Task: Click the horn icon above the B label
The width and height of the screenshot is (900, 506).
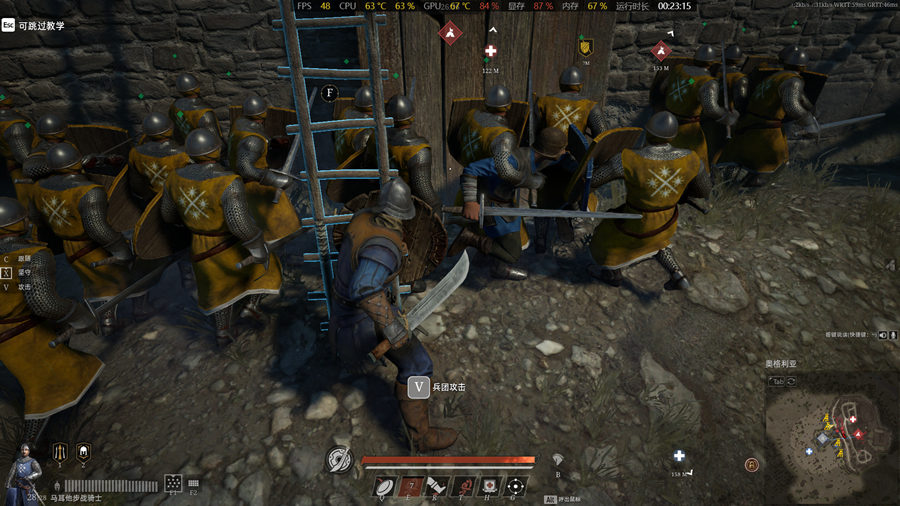Action: (x=557, y=459)
